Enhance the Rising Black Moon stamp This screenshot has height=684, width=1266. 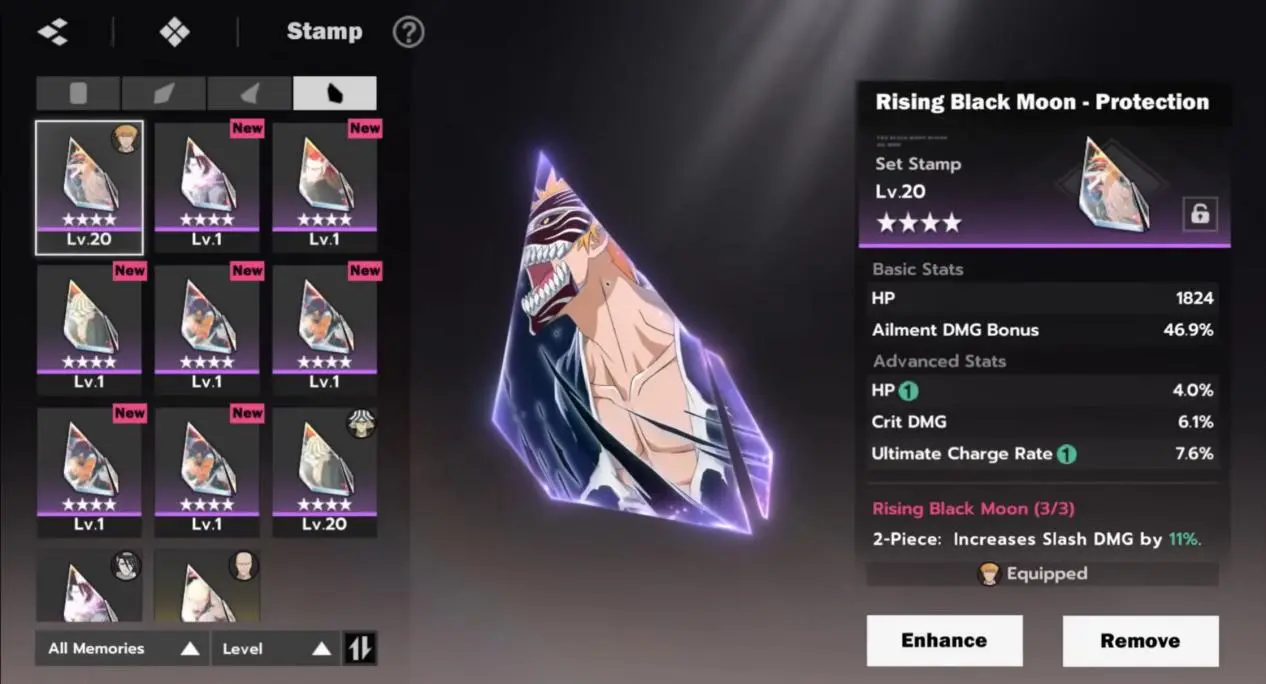(x=944, y=640)
